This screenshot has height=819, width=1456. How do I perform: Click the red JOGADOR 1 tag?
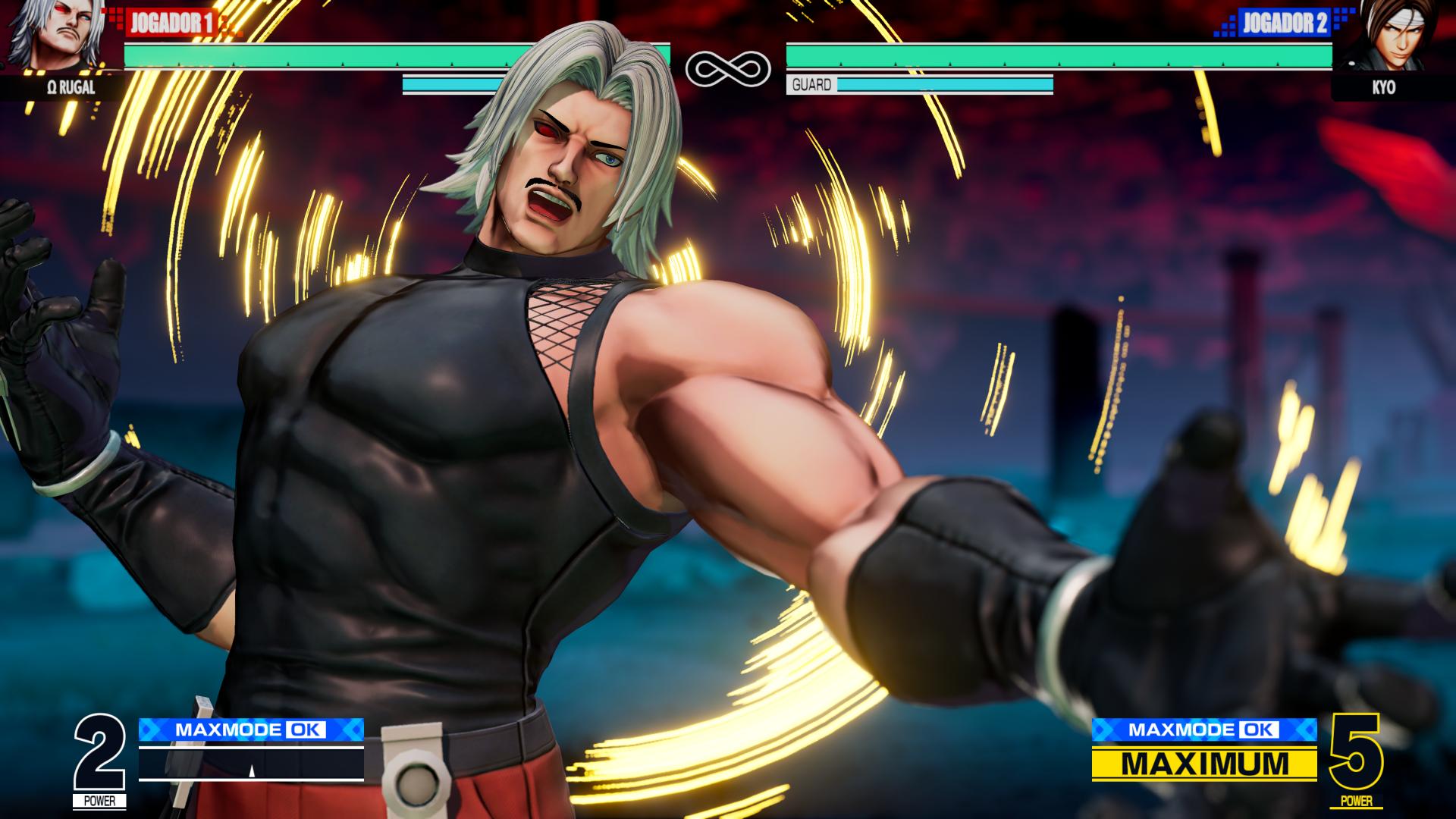(170, 23)
